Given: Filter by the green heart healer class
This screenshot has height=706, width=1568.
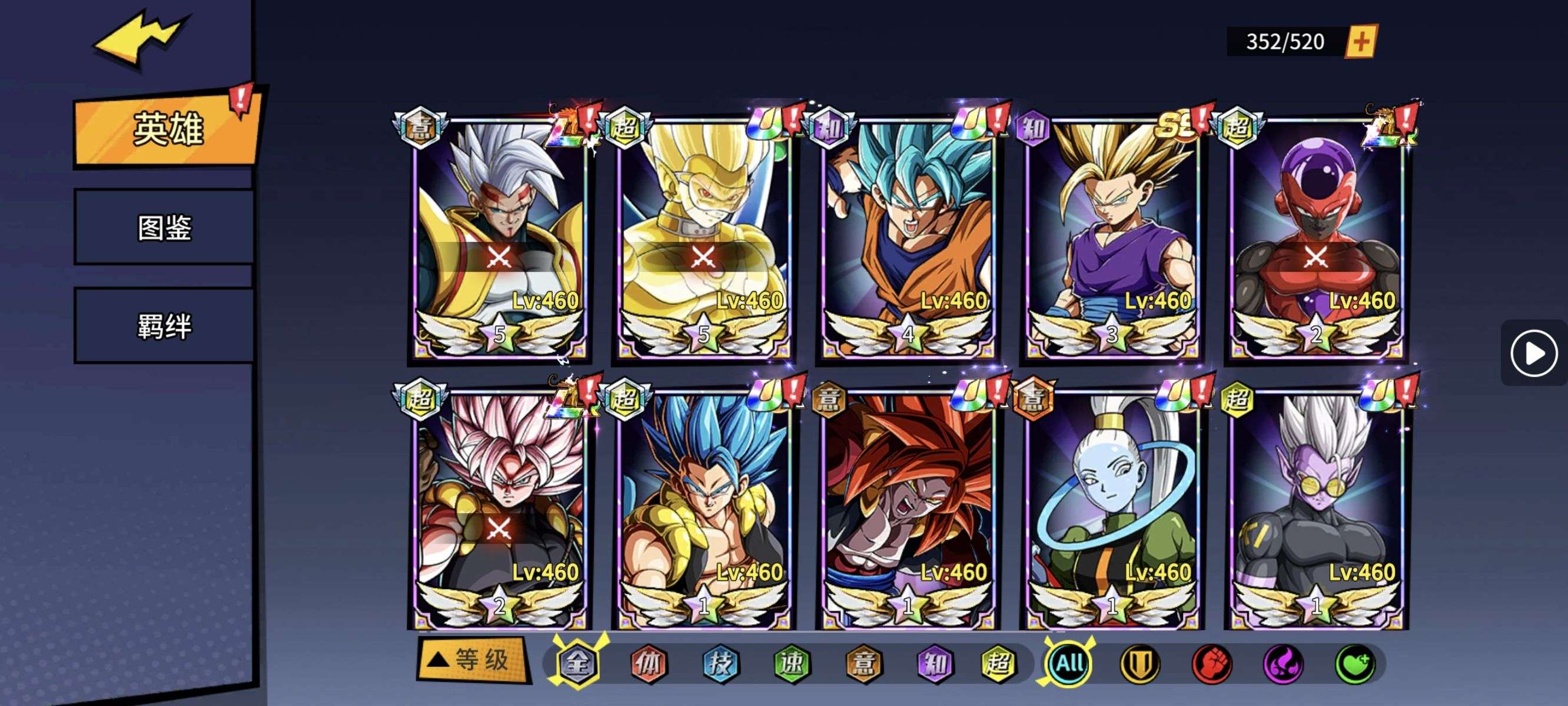Looking at the screenshot, I should click(1355, 664).
